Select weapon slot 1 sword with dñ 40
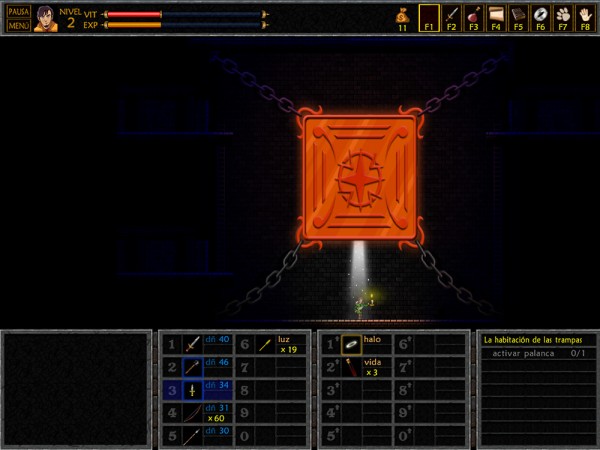 [x=193, y=344]
